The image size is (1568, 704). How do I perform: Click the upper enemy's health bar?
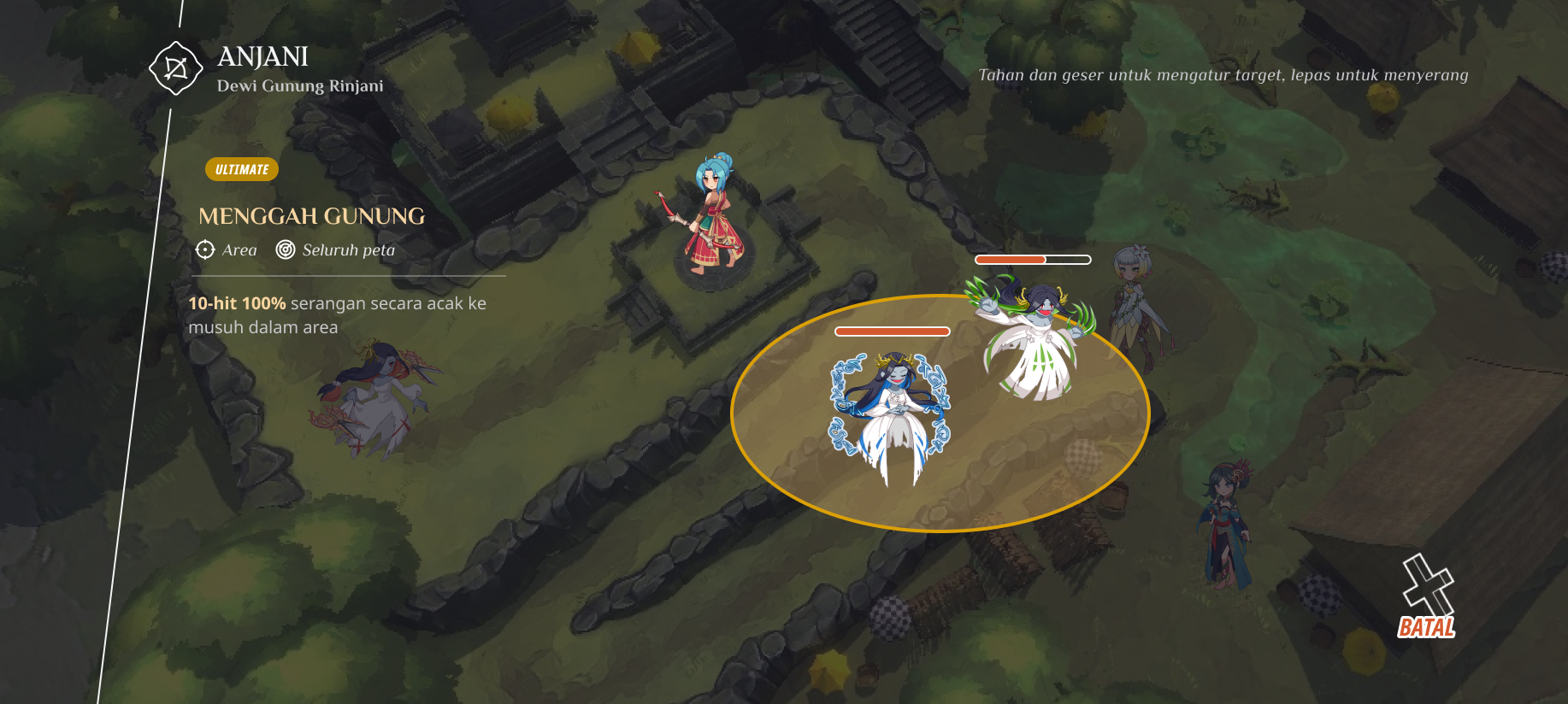(x=1033, y=258)
